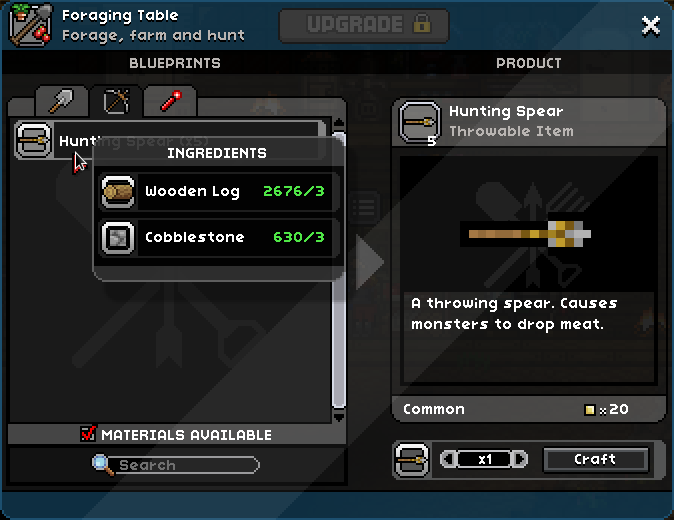
Task: Click the blueprint list scroll-down arrow
Action: (339, 415)
